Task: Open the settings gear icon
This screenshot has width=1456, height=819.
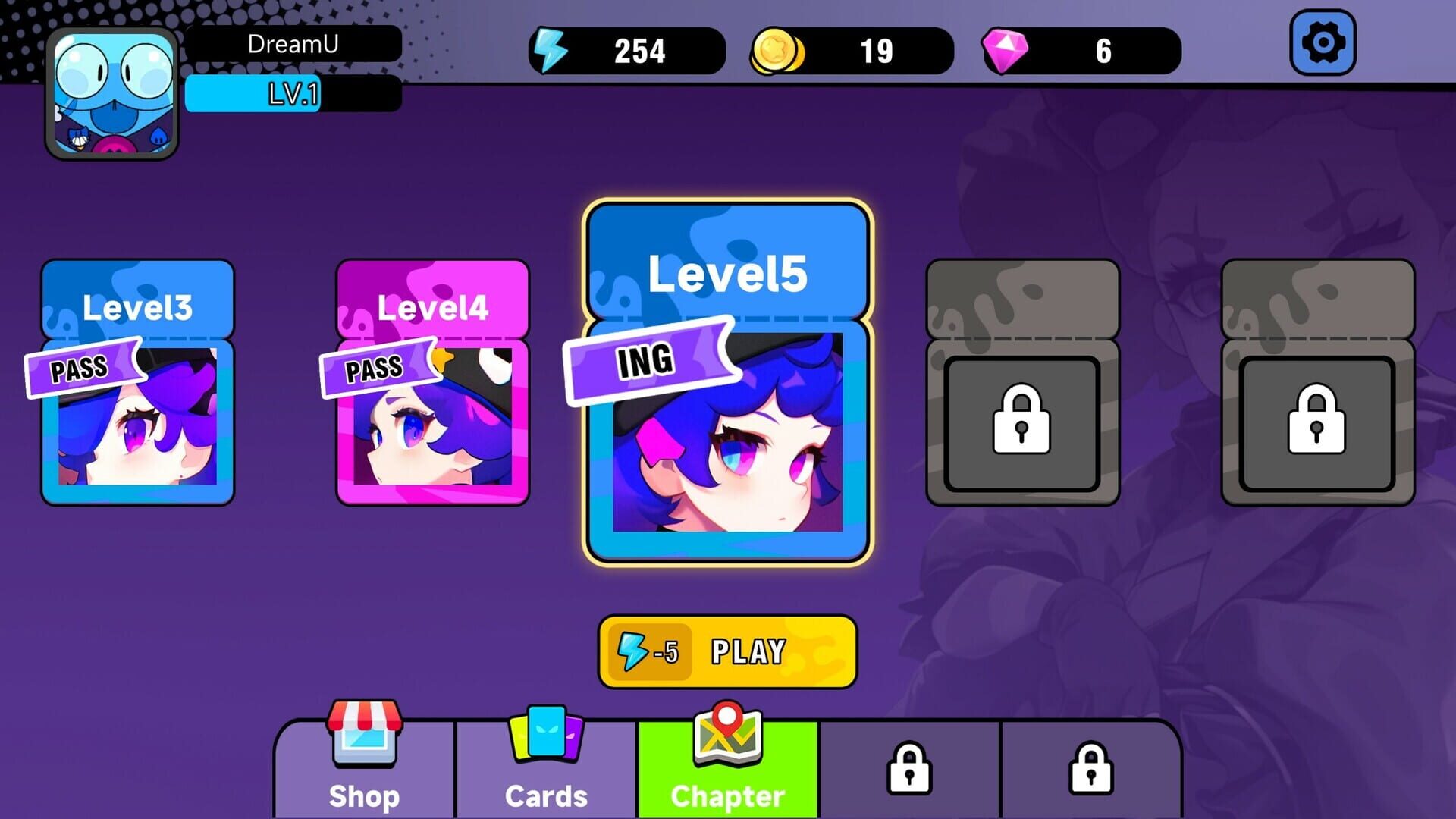Action: [1323, 43]
